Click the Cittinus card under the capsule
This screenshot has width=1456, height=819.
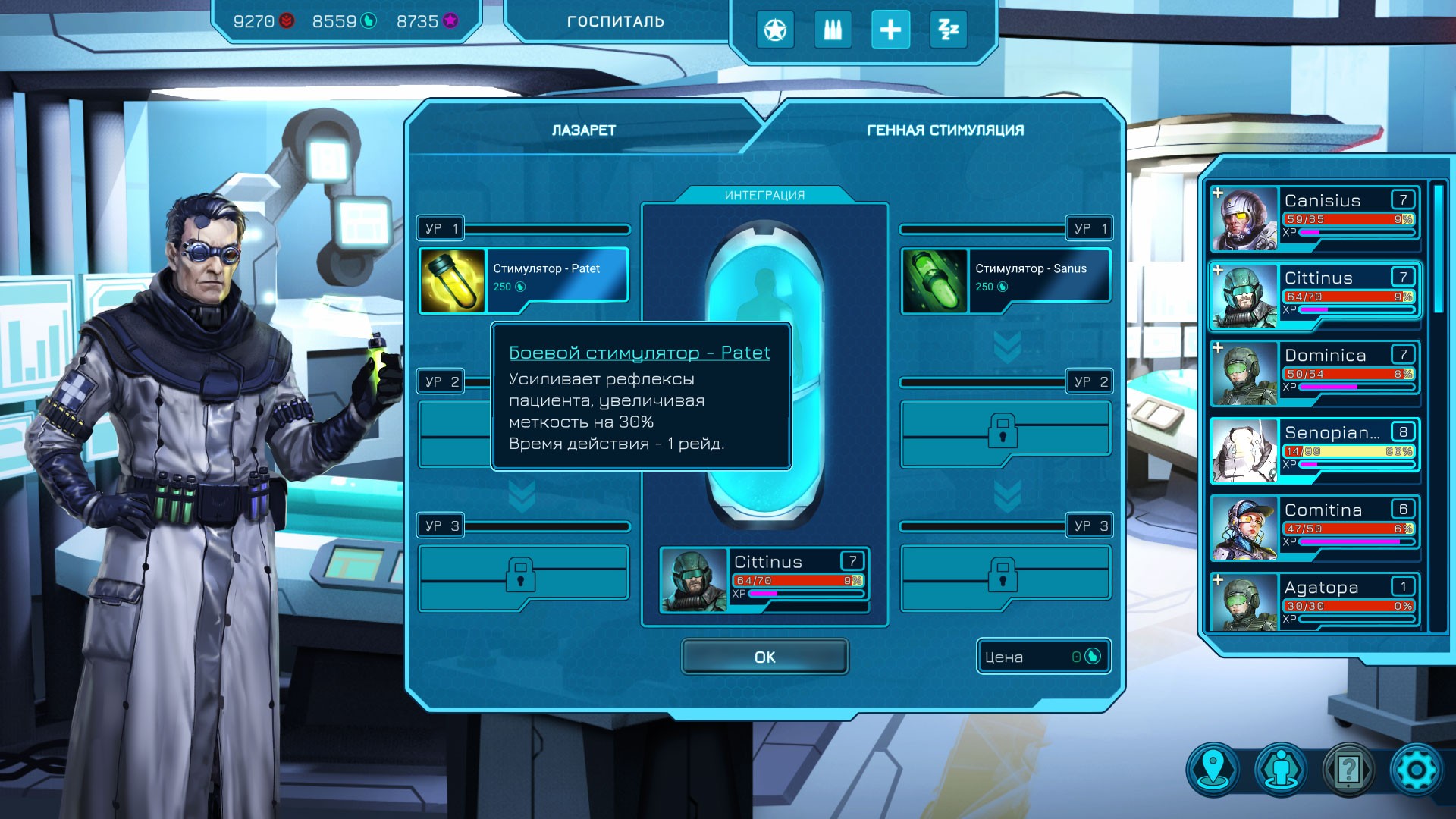pos(764,579)
